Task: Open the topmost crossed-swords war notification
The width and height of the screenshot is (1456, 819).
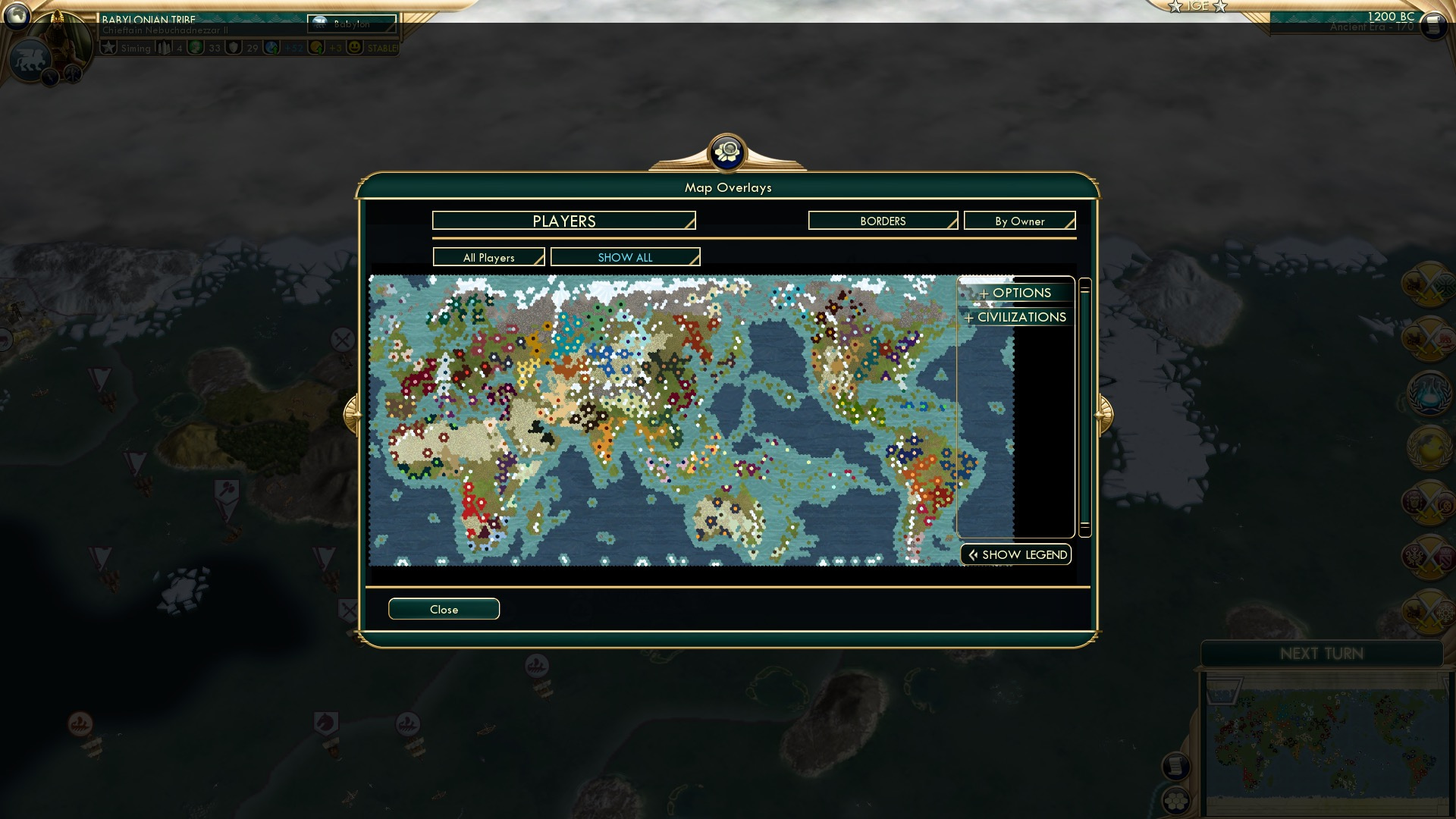Action: pos(1429,284)
